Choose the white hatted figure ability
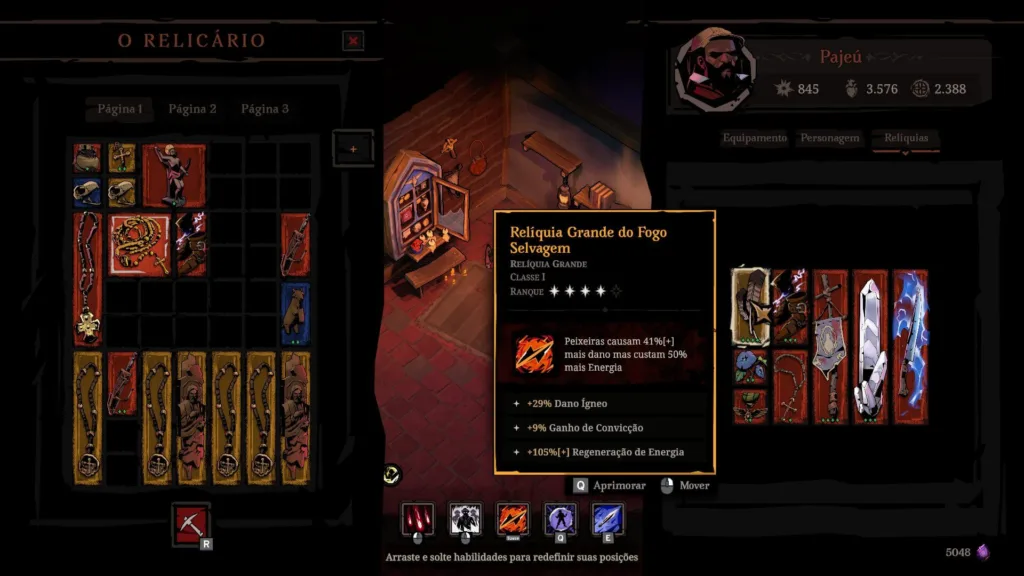The image size is (1024, 576). (x=465, y=518)
